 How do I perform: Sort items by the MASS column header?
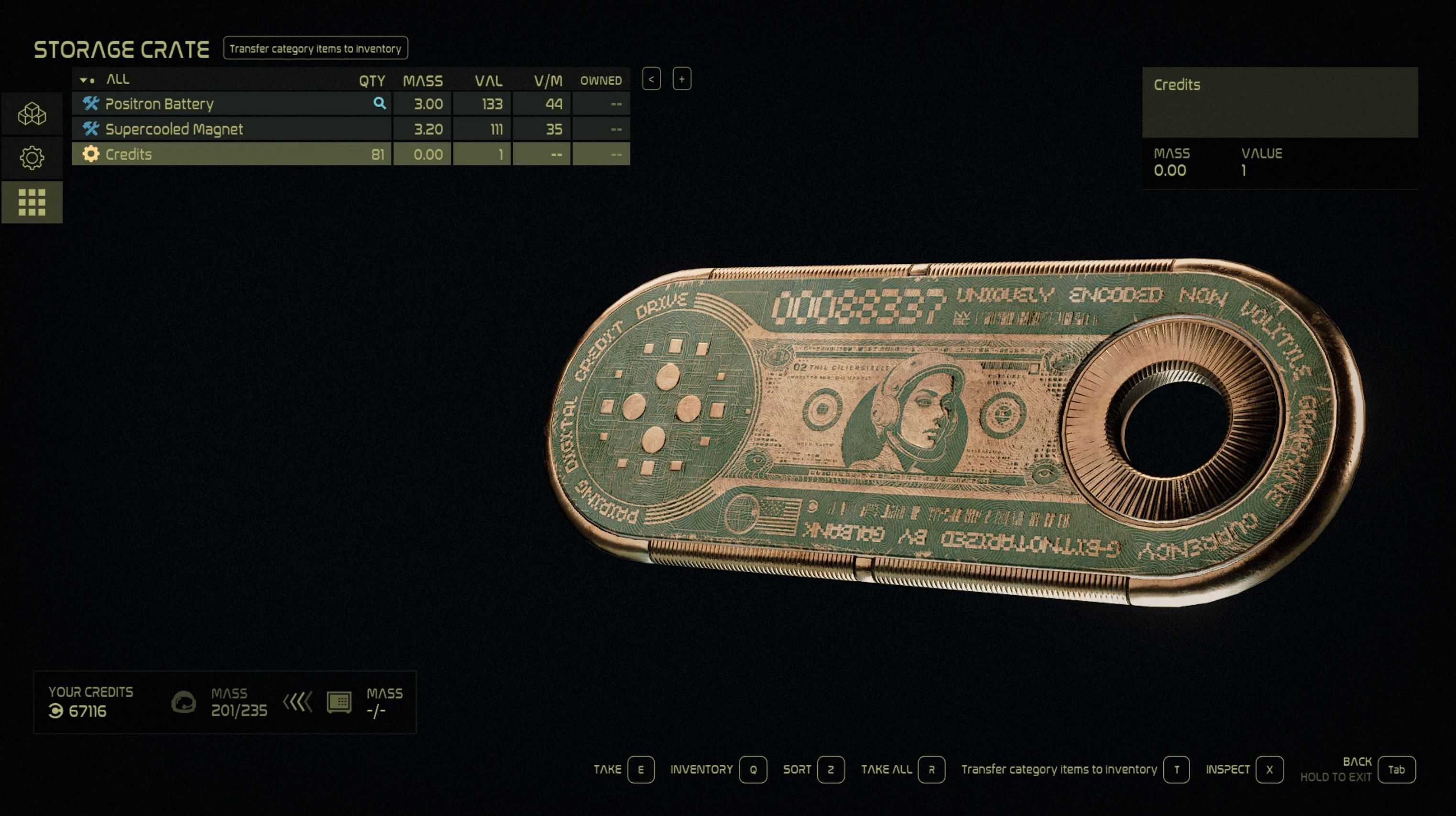click(422, 81)
